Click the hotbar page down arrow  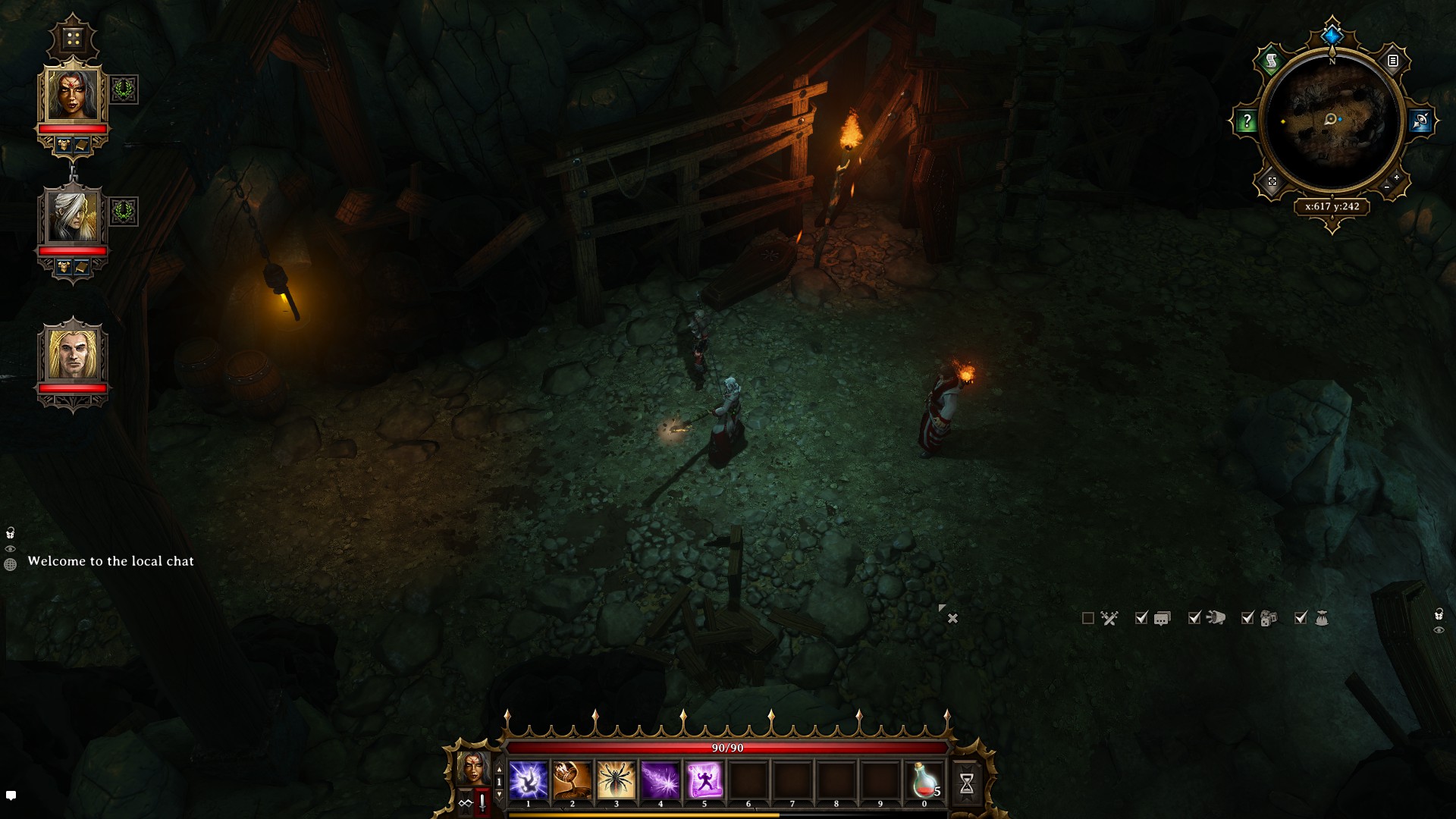click(x=499, y=794)
